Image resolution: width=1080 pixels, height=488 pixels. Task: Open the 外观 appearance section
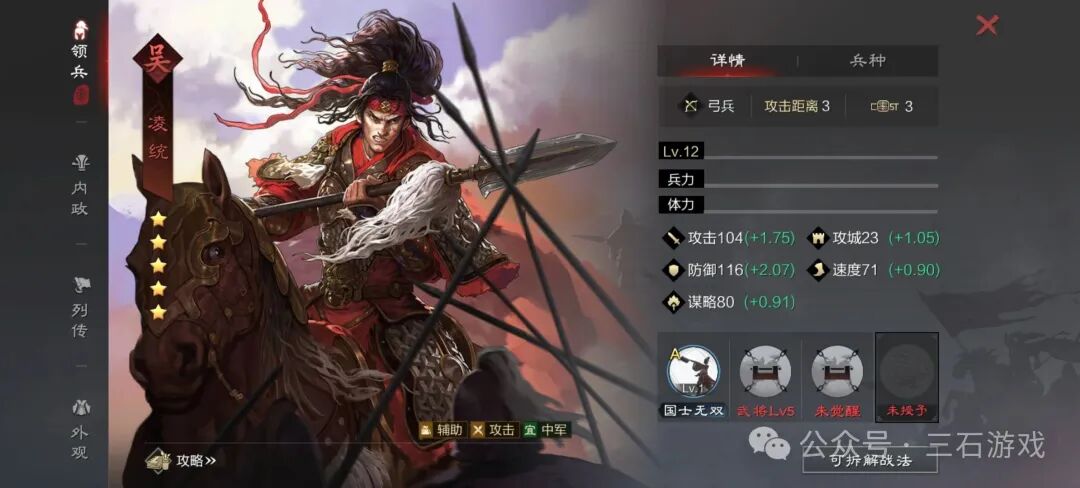pyautogui.click(x=80, y=428)
